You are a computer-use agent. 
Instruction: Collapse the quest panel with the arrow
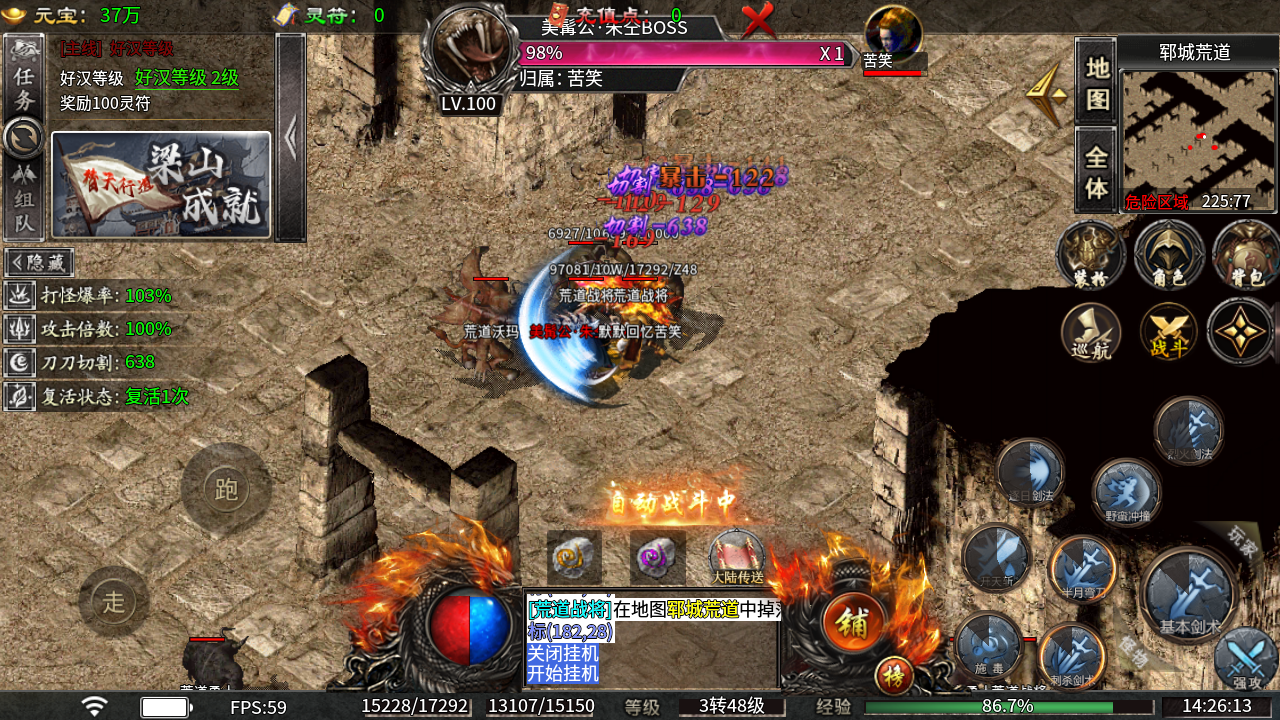coord(290,138)
